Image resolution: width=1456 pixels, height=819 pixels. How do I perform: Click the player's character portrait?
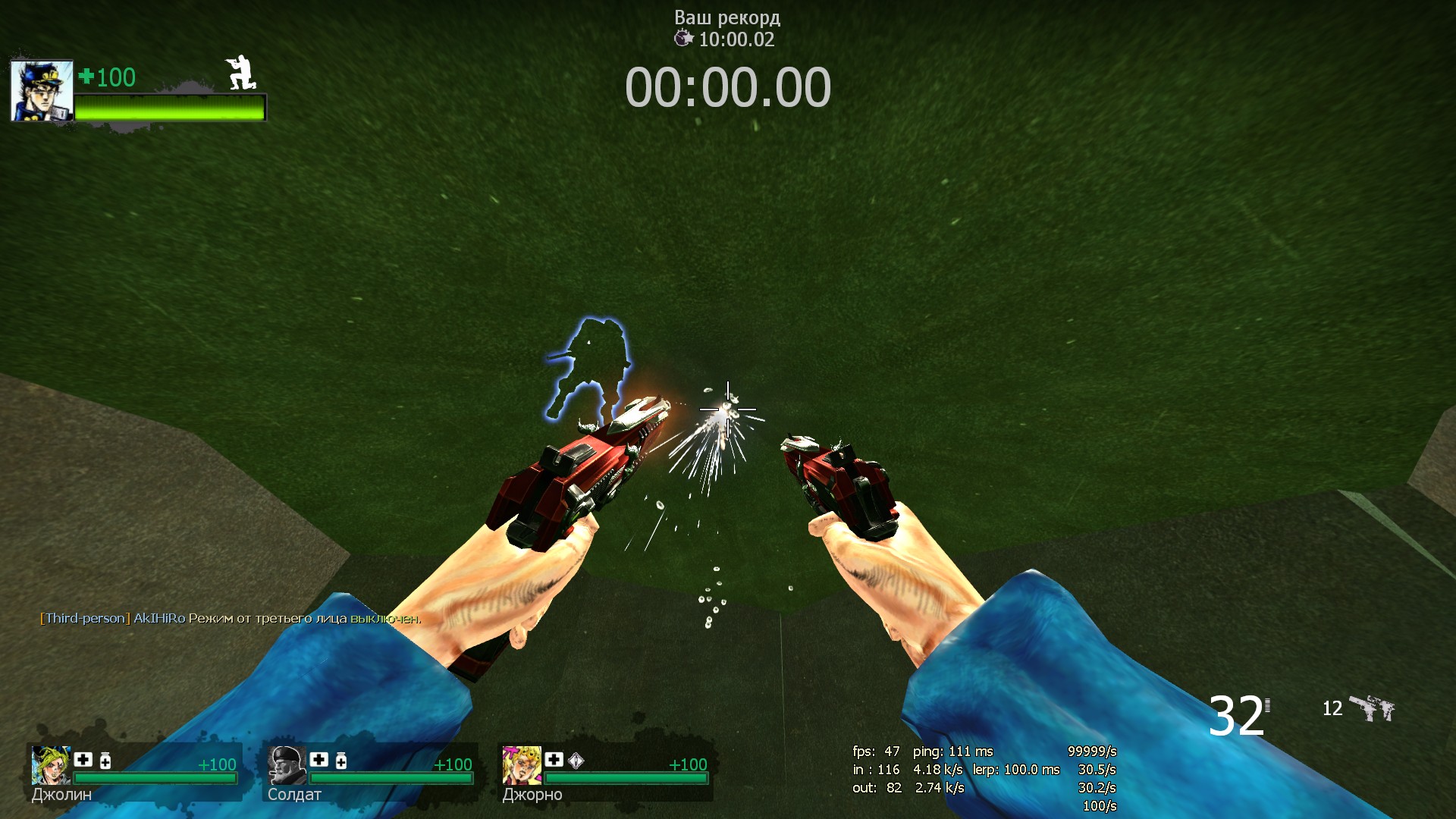pyautogui.click(x=42, y=92)
